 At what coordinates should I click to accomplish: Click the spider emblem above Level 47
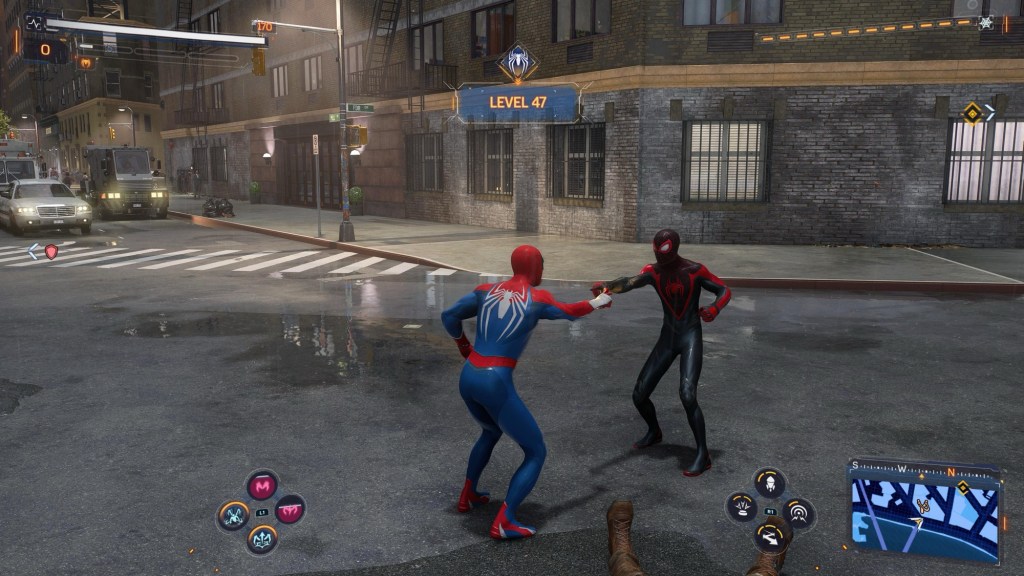(517, 63)
